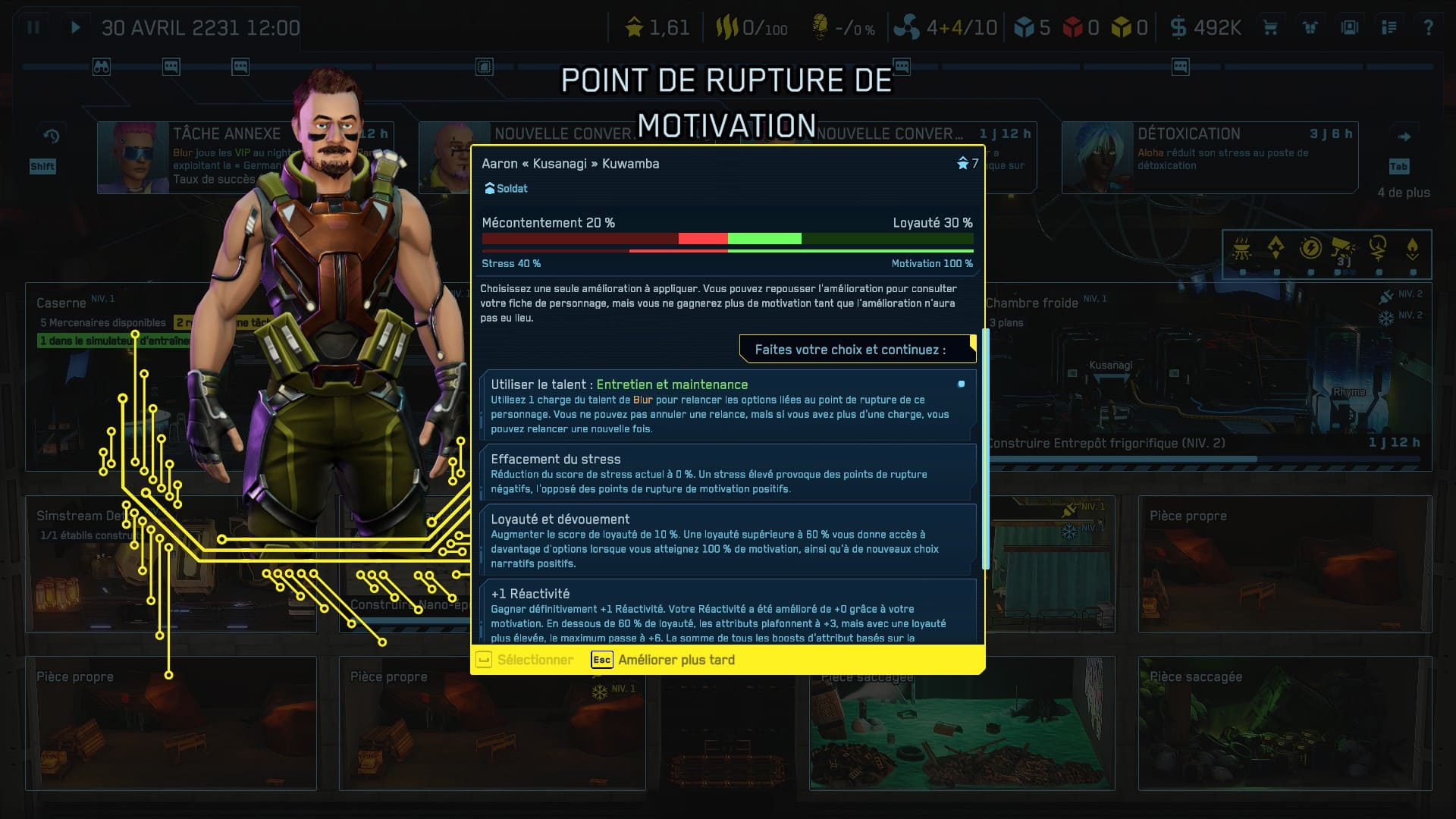
Task: Select the Pièce saccagée room tile
Action: pyautogui.click(x=1284, y=722)
